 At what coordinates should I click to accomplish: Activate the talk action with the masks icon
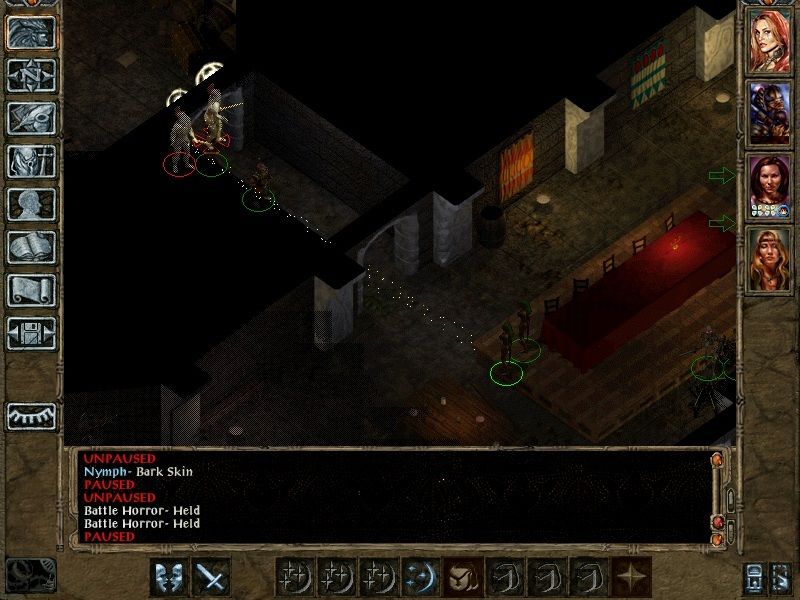(169, 577)
